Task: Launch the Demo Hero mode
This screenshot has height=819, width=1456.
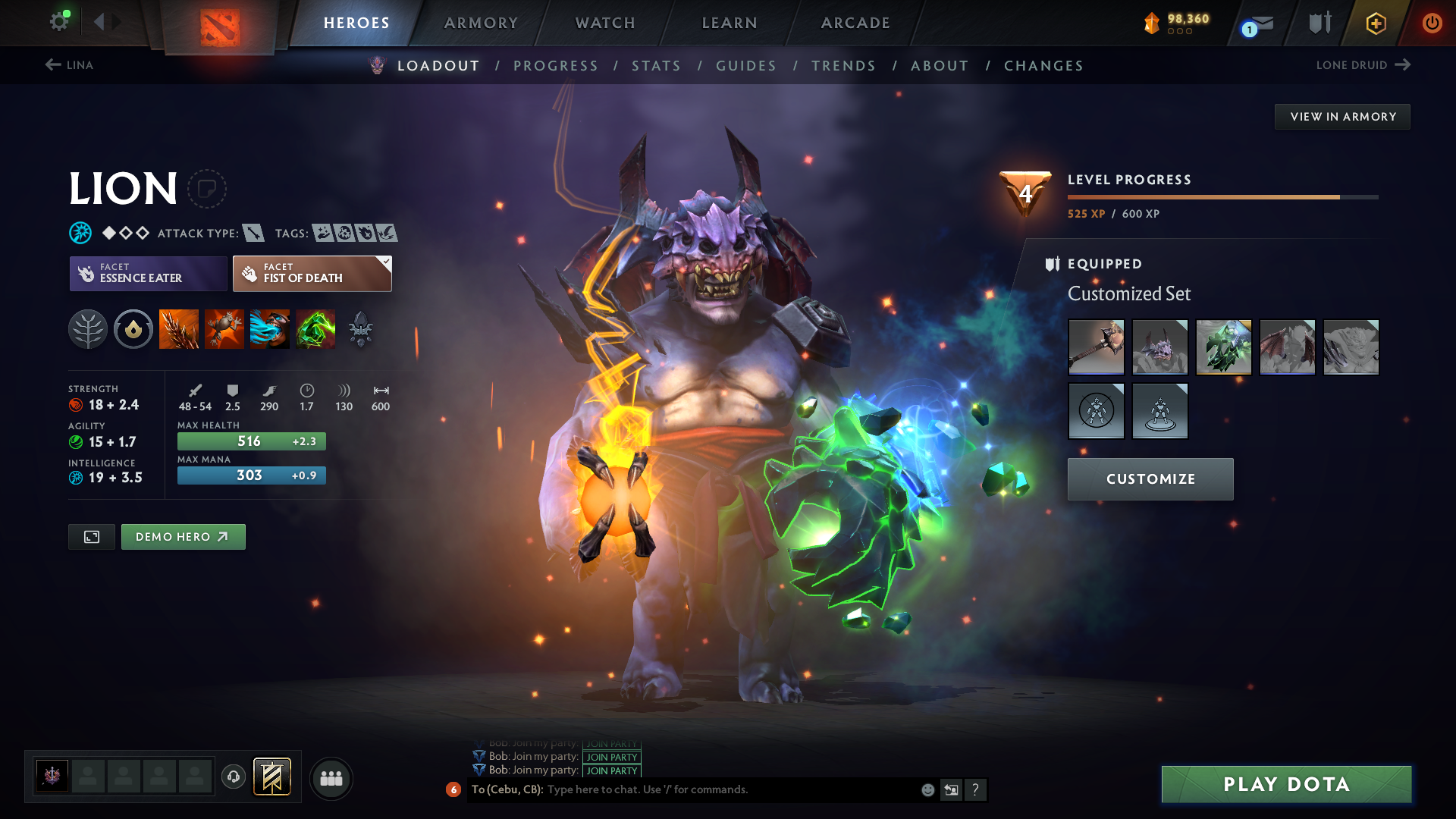Action: pos(183,537)
